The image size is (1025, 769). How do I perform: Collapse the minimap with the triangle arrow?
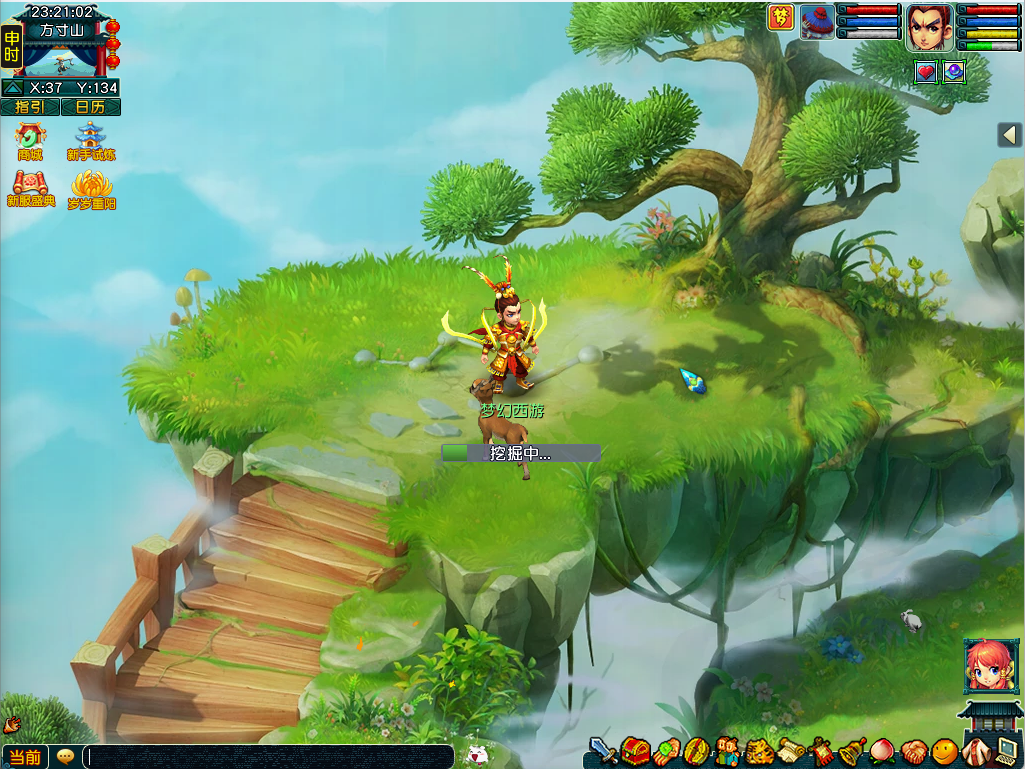pyautogui.click(x=13, y=88)
